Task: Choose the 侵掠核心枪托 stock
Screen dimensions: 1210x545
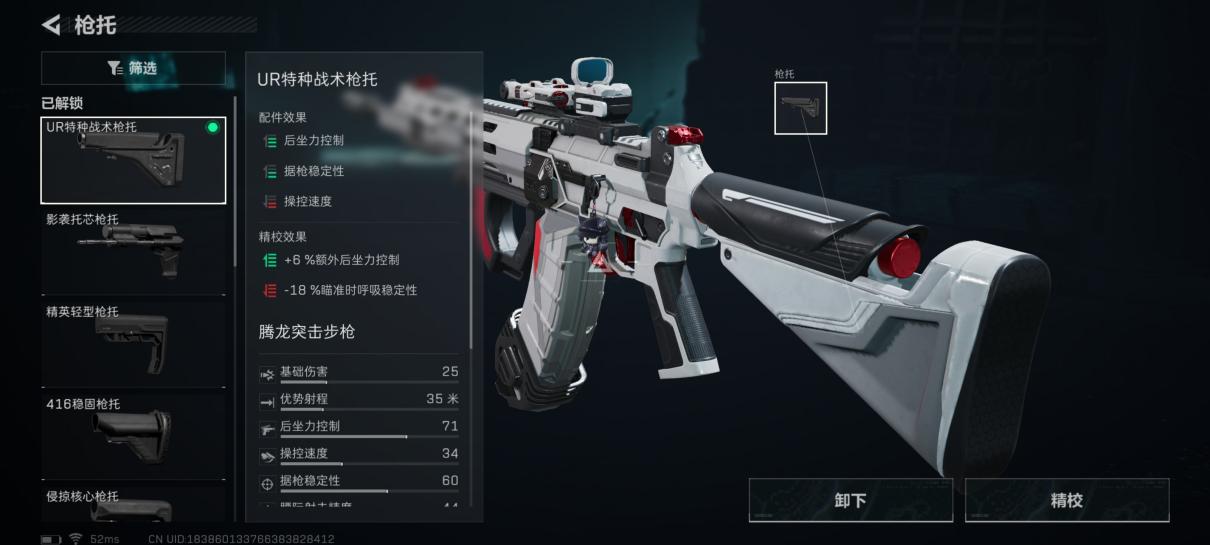Action: (133, 506)
